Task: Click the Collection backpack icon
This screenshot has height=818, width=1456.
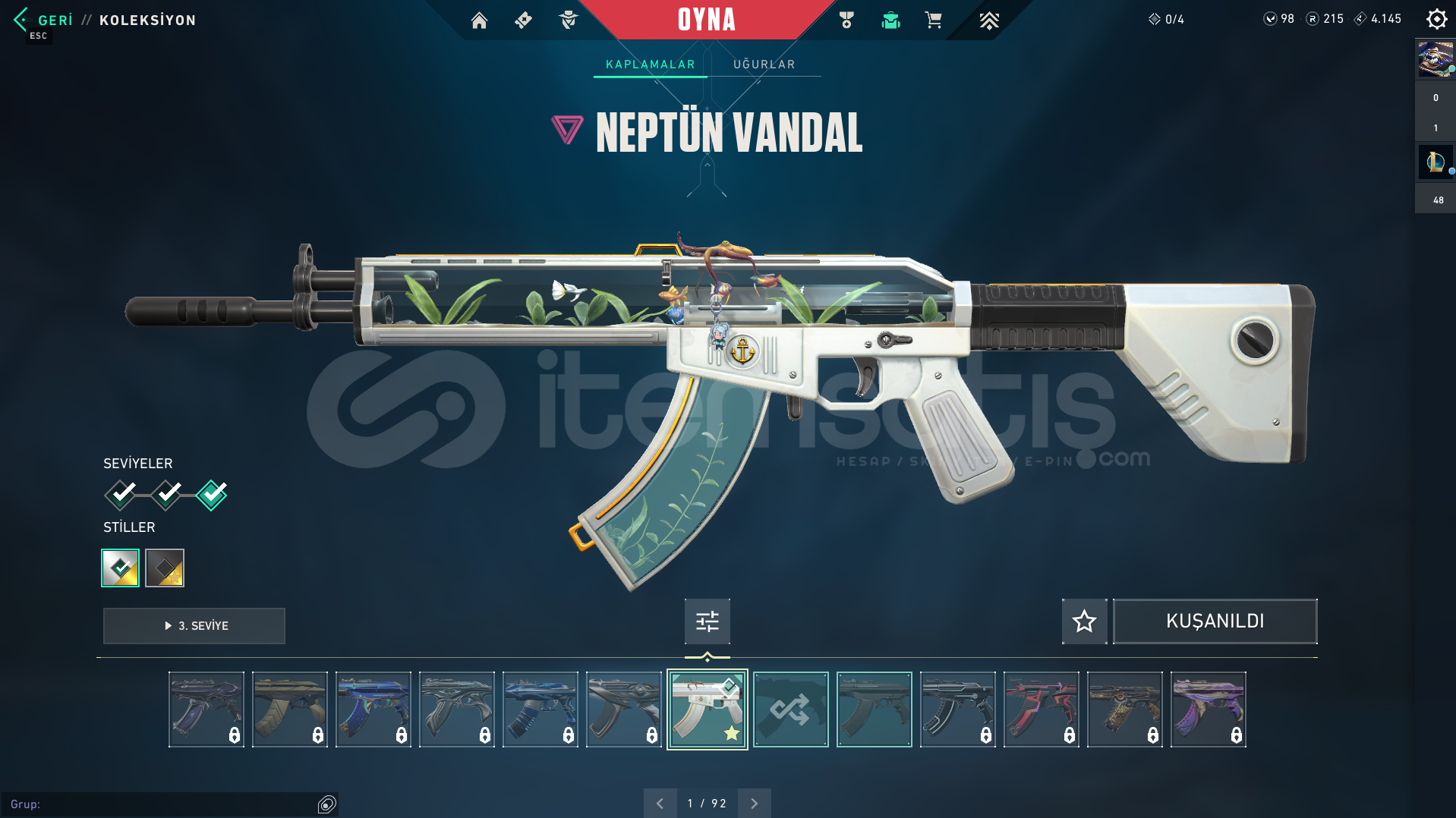Action: [890, 20]
